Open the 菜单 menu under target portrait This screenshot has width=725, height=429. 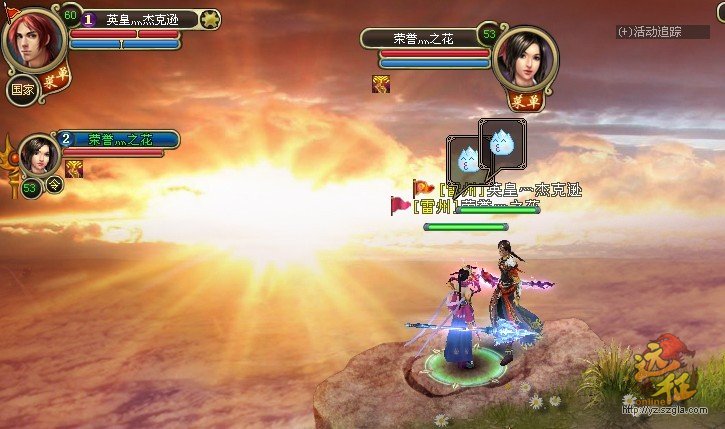pyautogui.click(x=519, y=100)
